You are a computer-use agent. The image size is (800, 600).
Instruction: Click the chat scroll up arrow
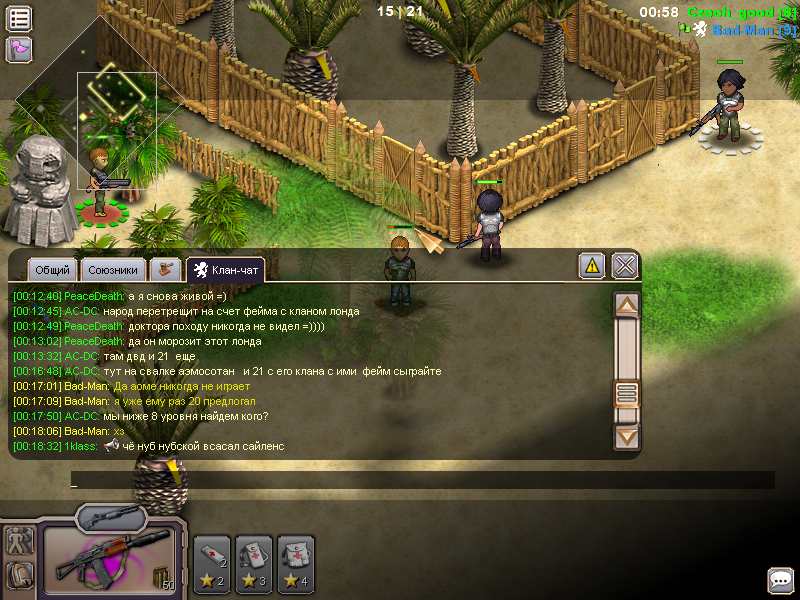(x=626, y=304)
